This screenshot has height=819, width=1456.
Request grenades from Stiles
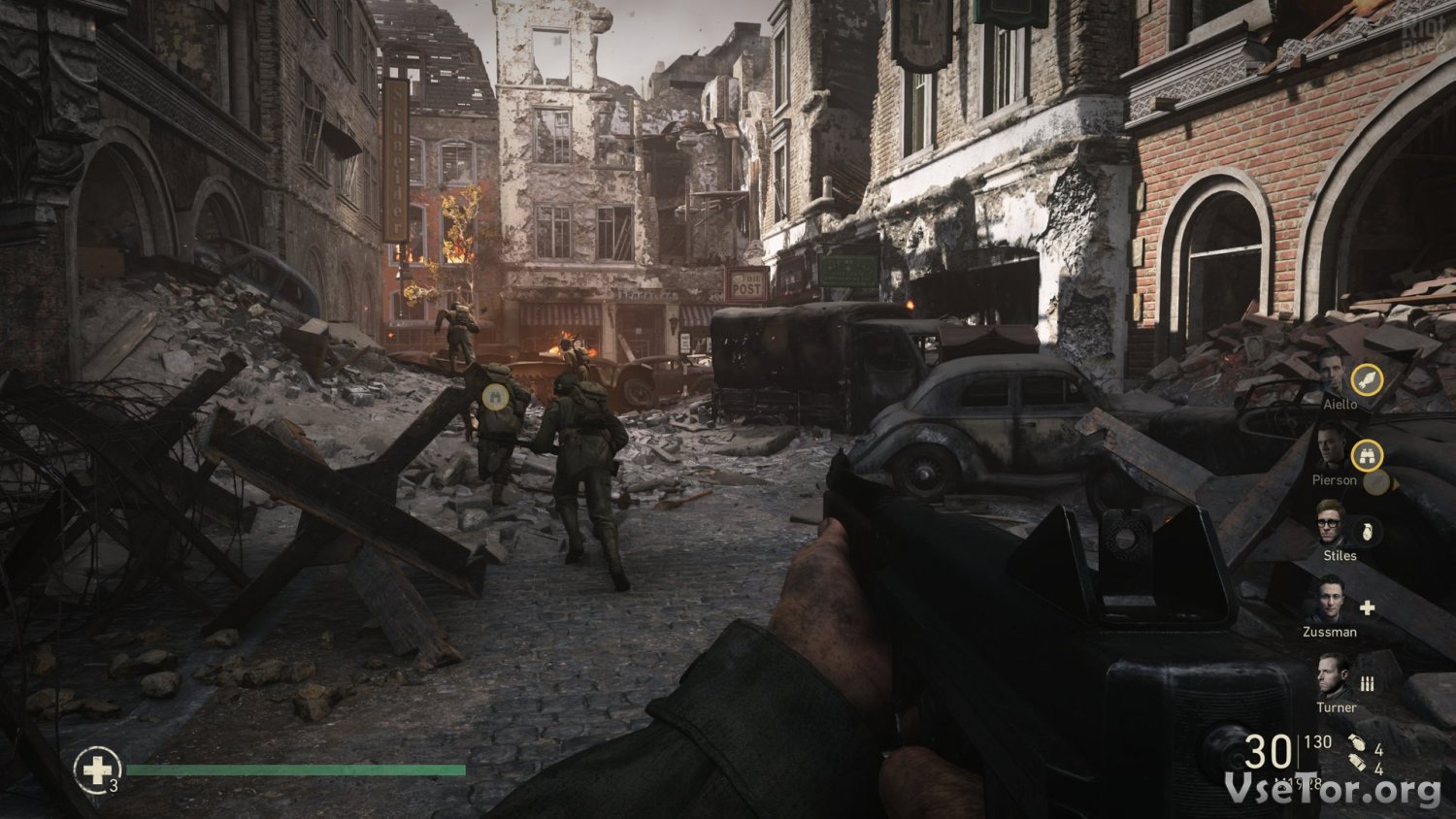1366,531
